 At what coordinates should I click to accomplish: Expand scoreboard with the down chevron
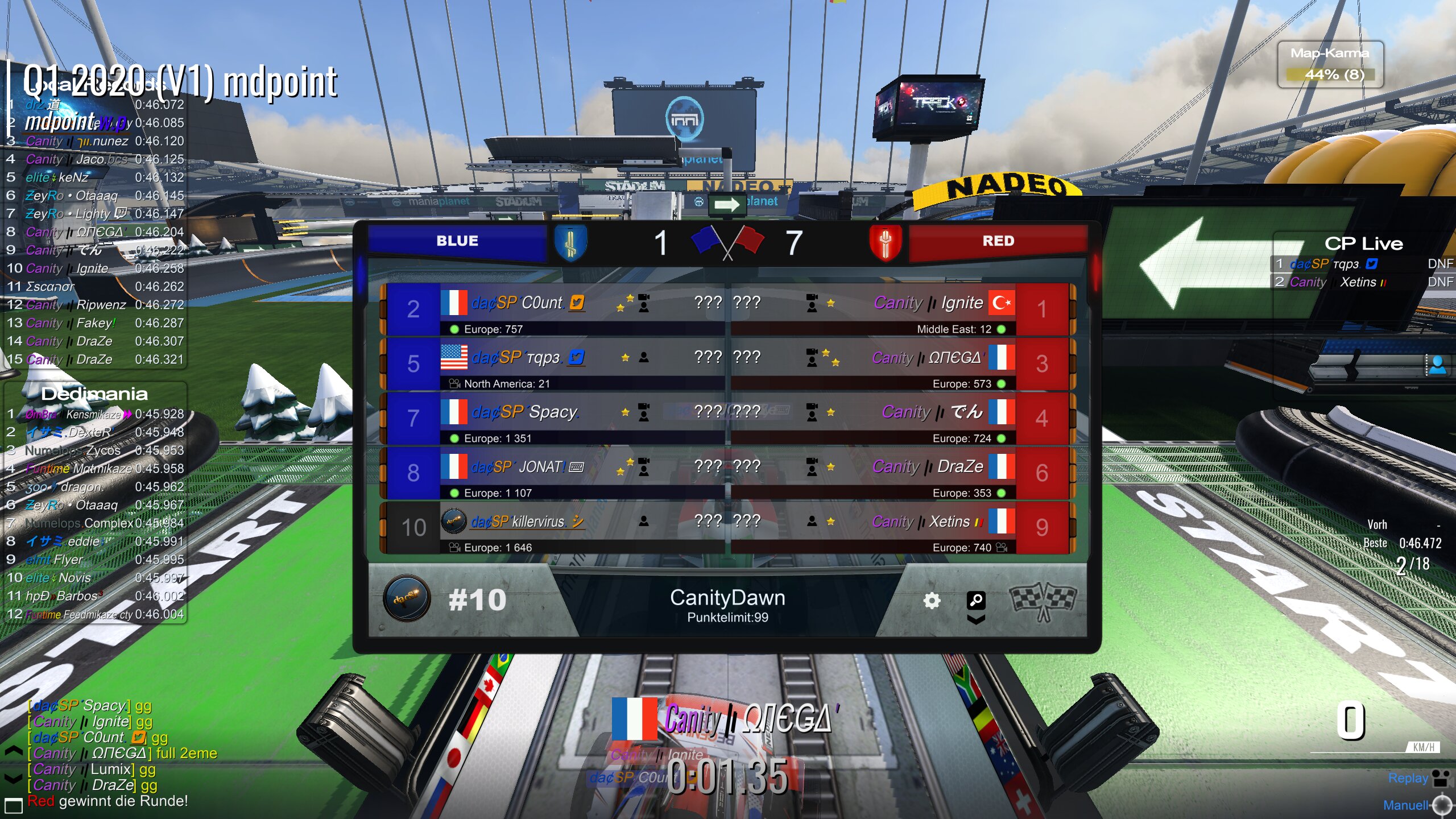tap(976, 619)
